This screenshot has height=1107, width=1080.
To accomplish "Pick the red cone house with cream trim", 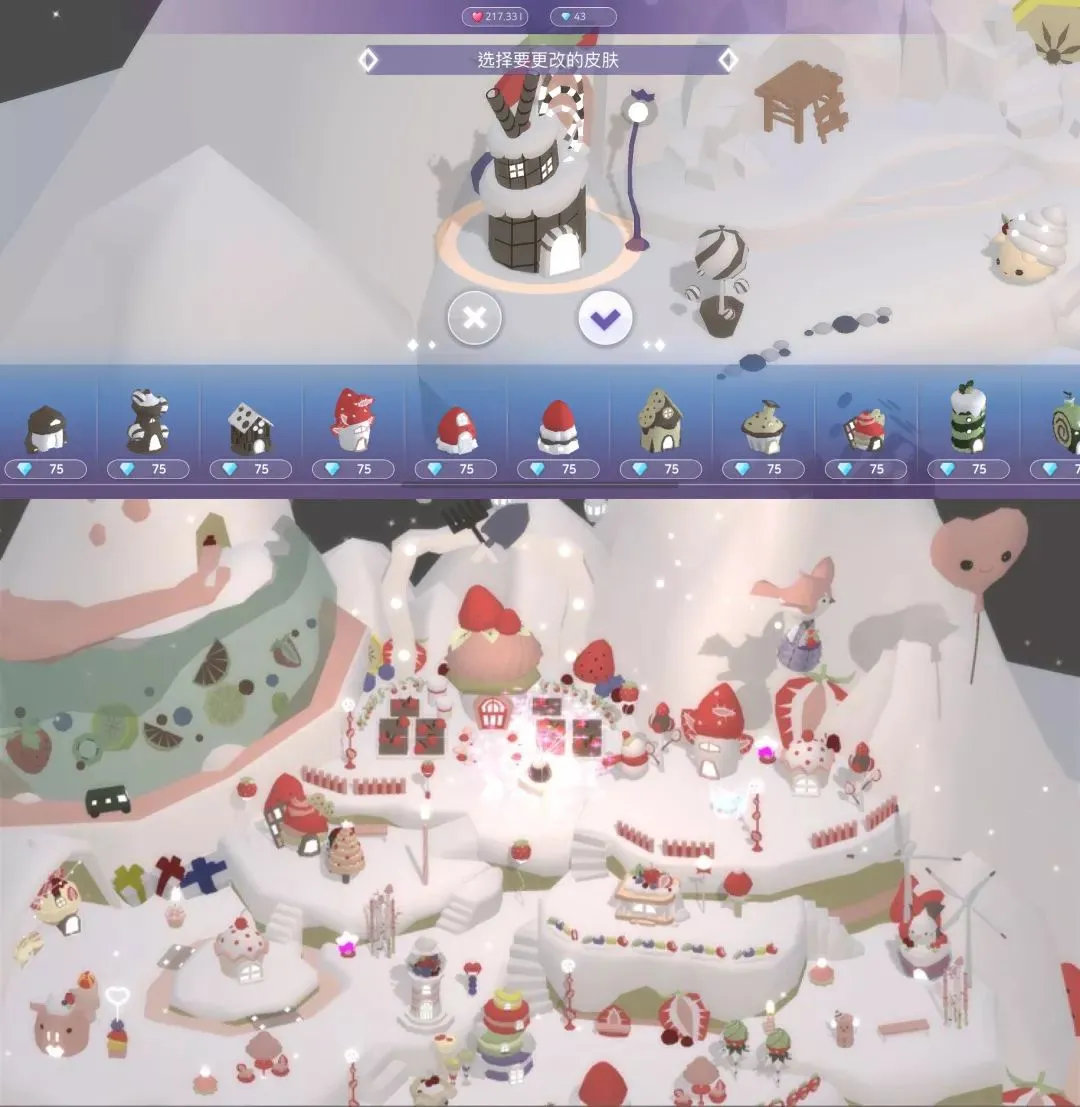I will [558, 427].
